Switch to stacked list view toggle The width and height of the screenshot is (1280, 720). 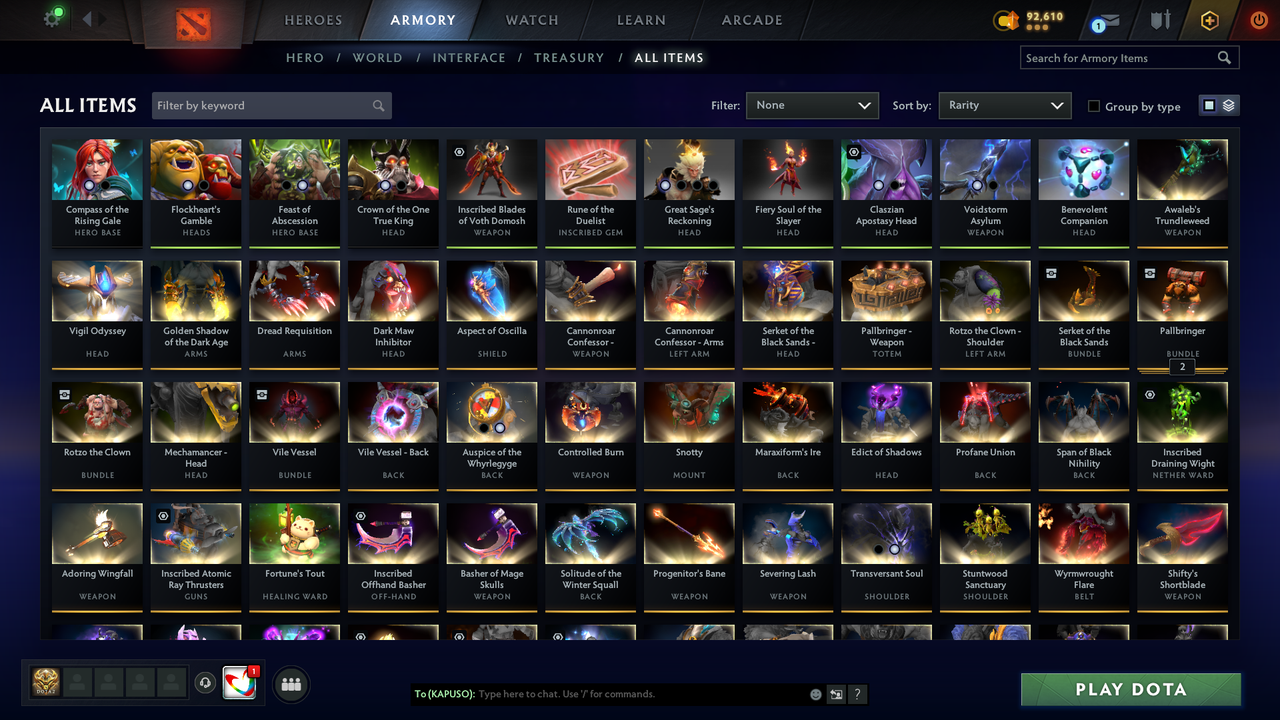[1227, 104]
